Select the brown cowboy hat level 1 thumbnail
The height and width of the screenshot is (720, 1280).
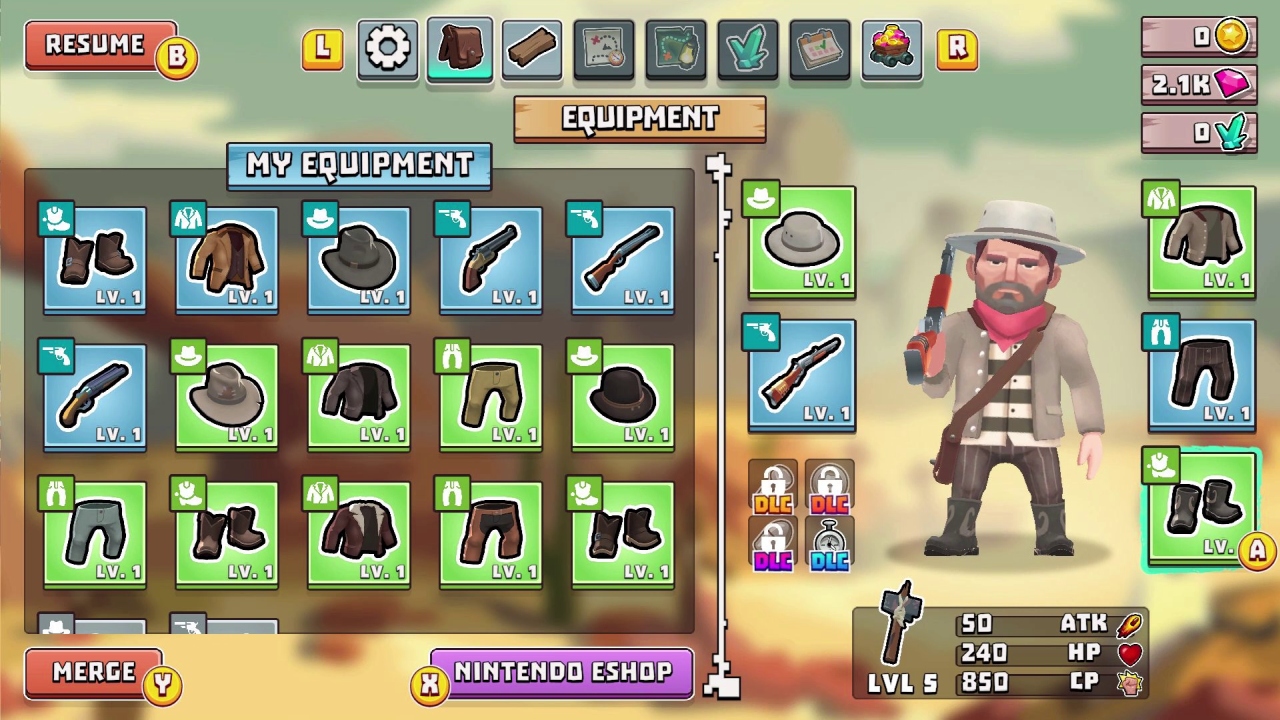coord(622,396)
